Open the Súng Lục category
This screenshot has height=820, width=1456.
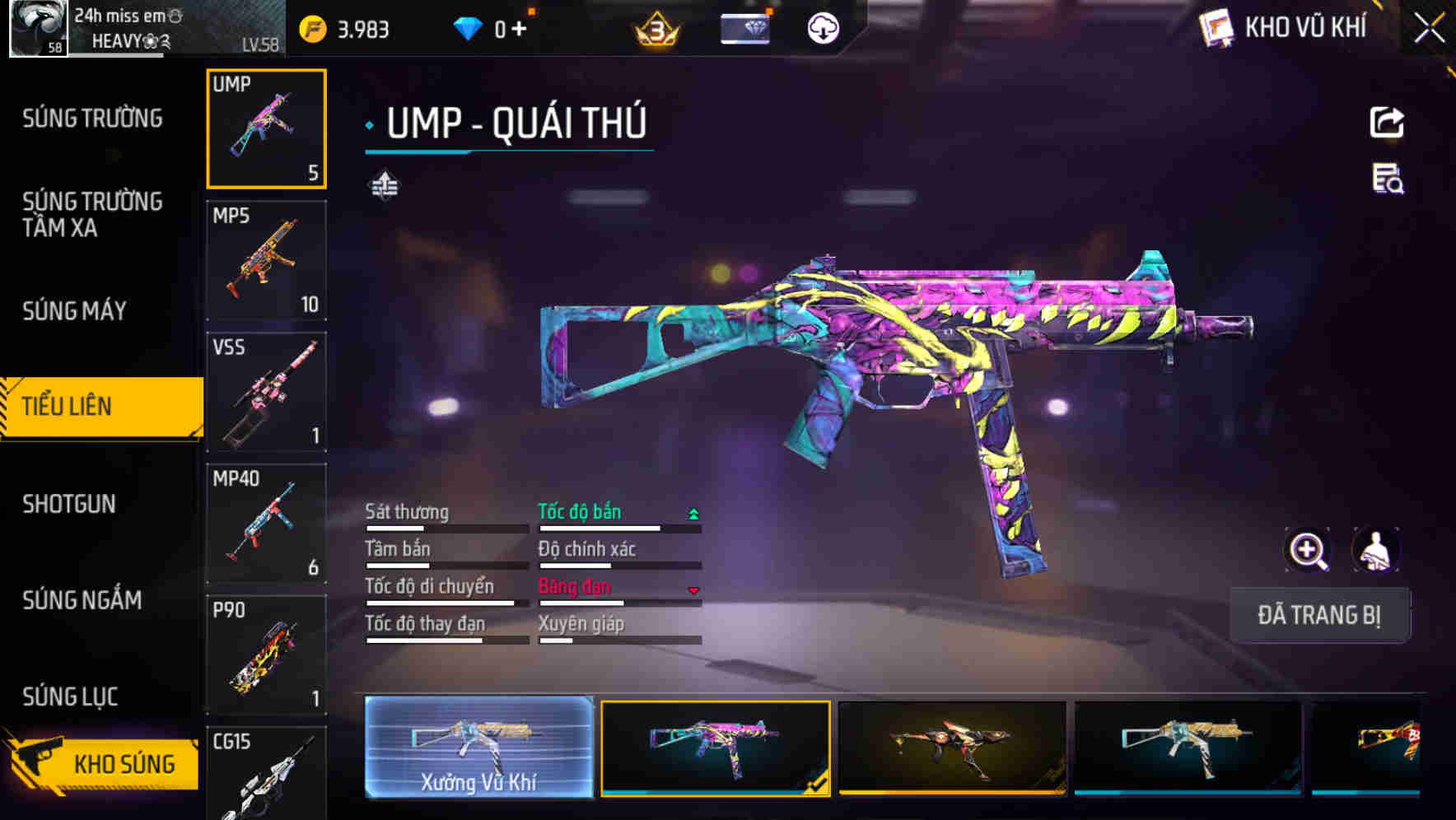coord(70,697)
